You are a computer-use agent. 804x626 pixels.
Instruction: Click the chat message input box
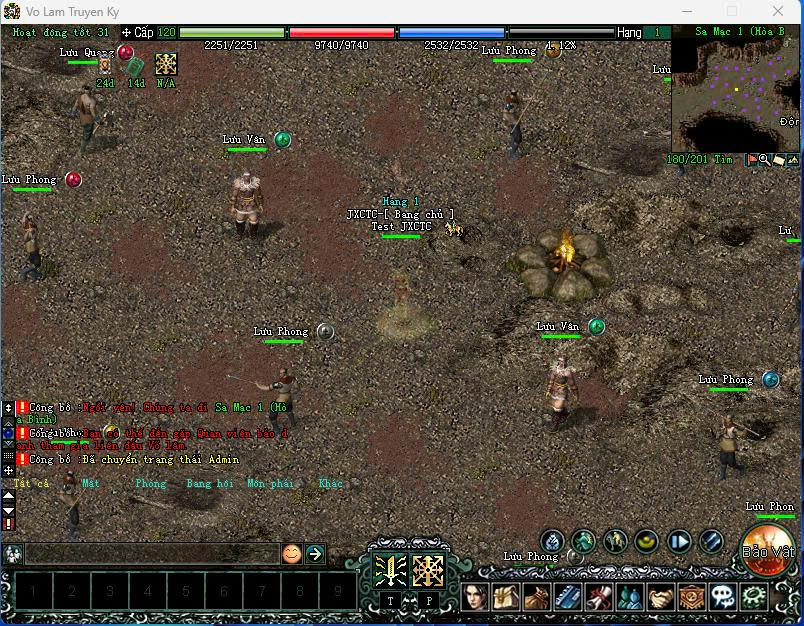[x=150, y=553]
